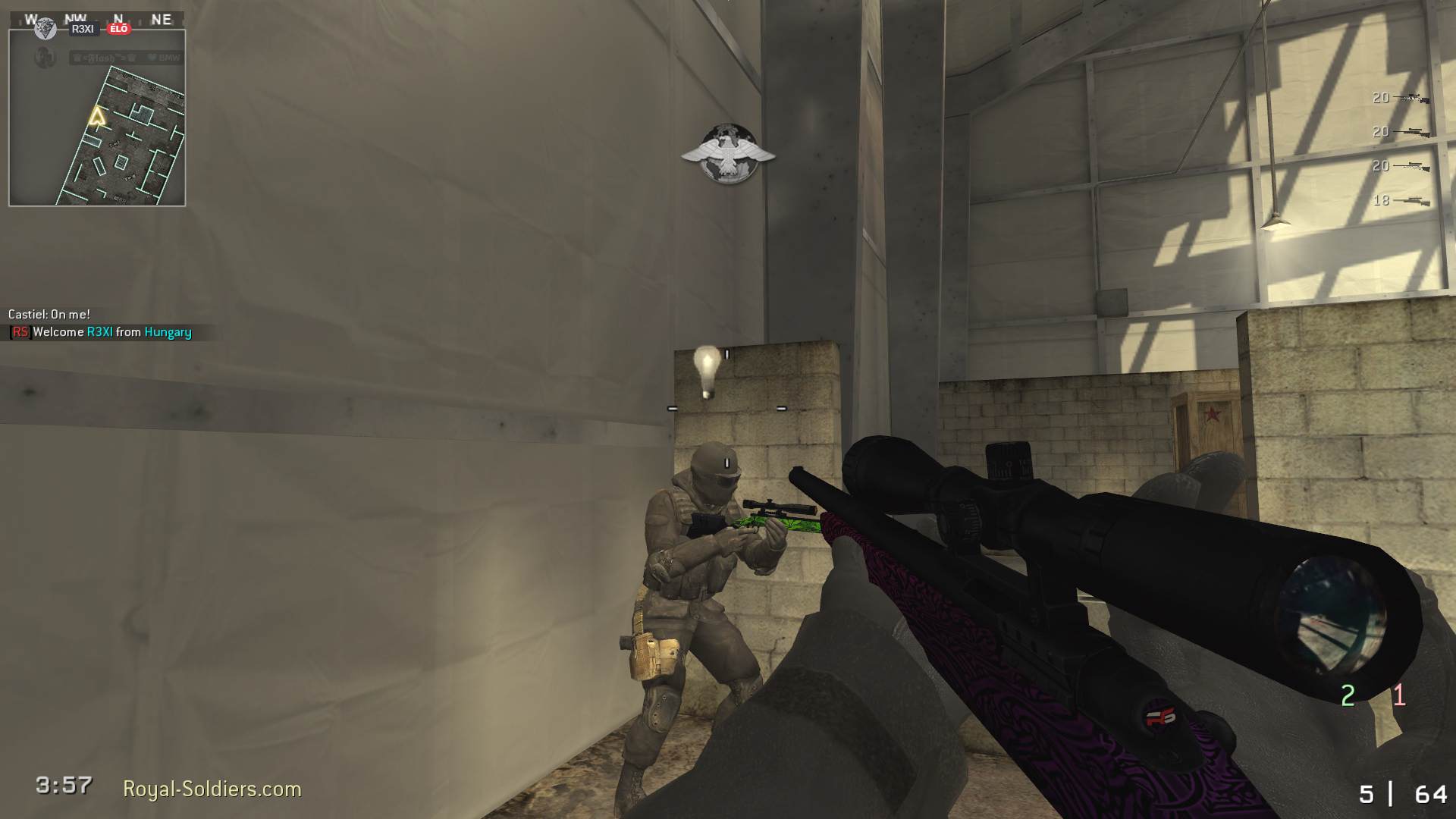
Task: Click the third sniper rifle icon in the feed
Action: click(x=1413, y=165)
